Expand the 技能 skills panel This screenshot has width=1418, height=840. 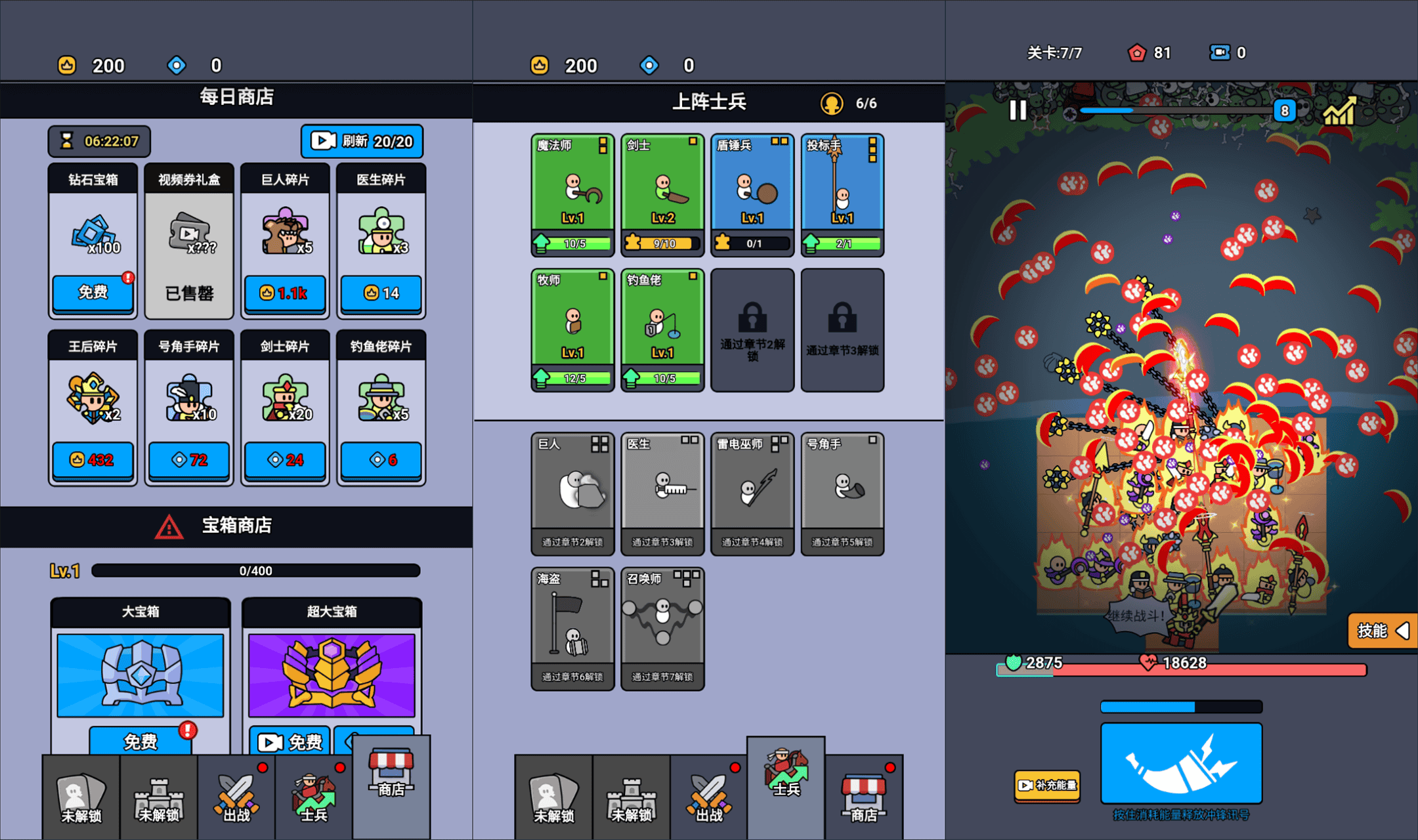pyautogui.click(x=1381, y=631)
